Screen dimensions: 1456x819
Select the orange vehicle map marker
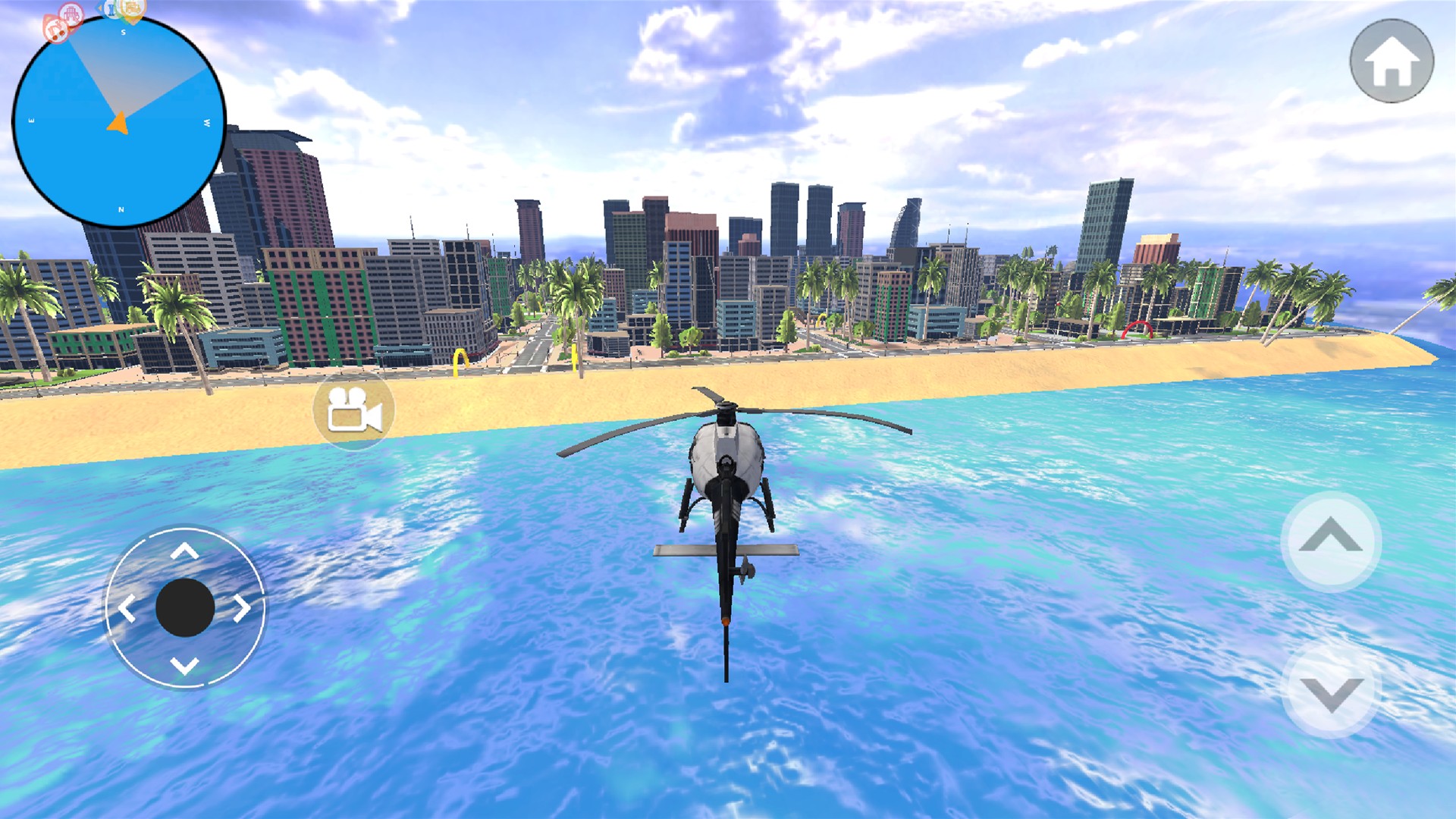tap(132, 9)
